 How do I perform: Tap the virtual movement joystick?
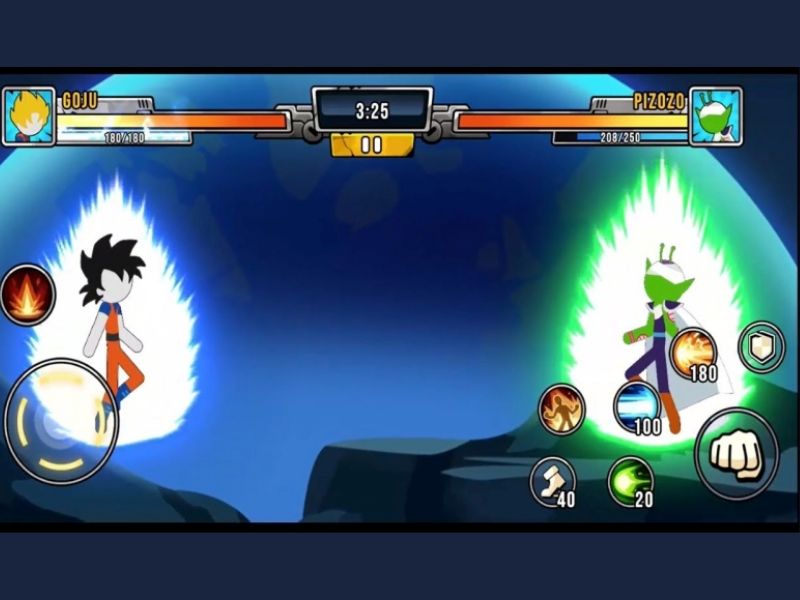[x=60, y=420]
